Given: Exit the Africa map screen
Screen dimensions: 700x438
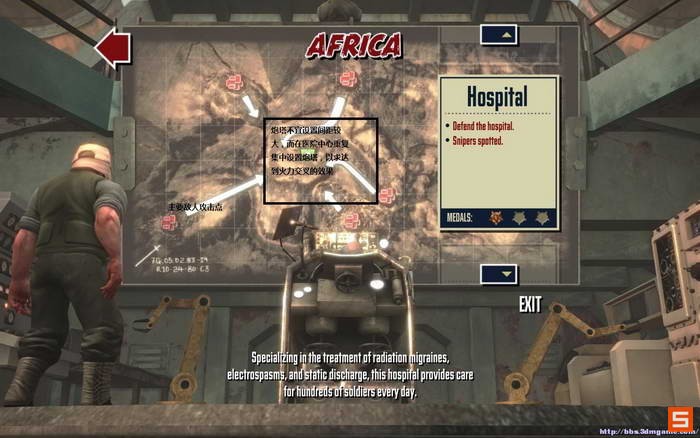Looking at the screenshot, I should (x=530, y=304).
